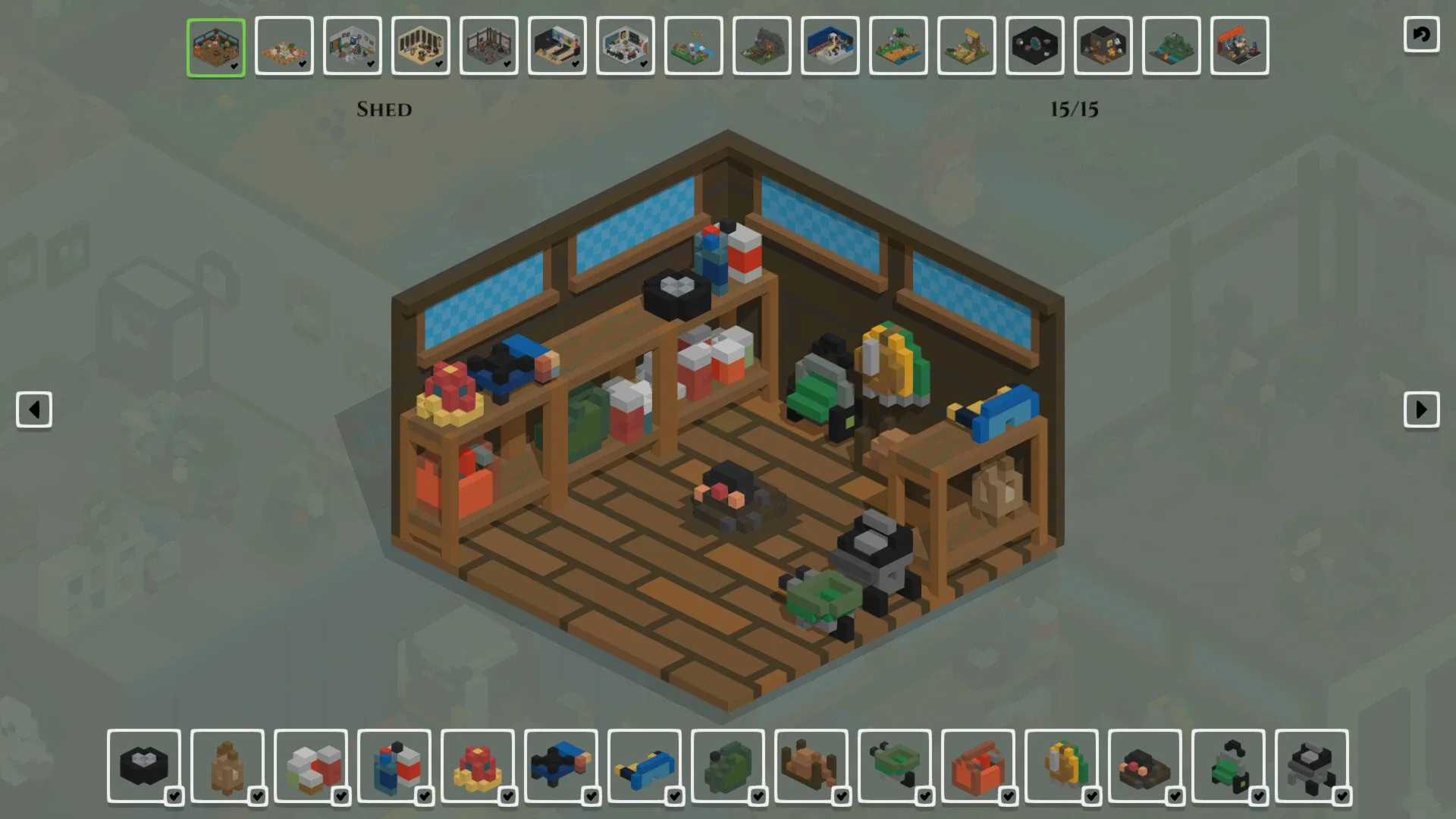Switch to the autumn leaves level thumbnail
The height and width of the screenshot is (819, 1456).
[x=284, y=47]
